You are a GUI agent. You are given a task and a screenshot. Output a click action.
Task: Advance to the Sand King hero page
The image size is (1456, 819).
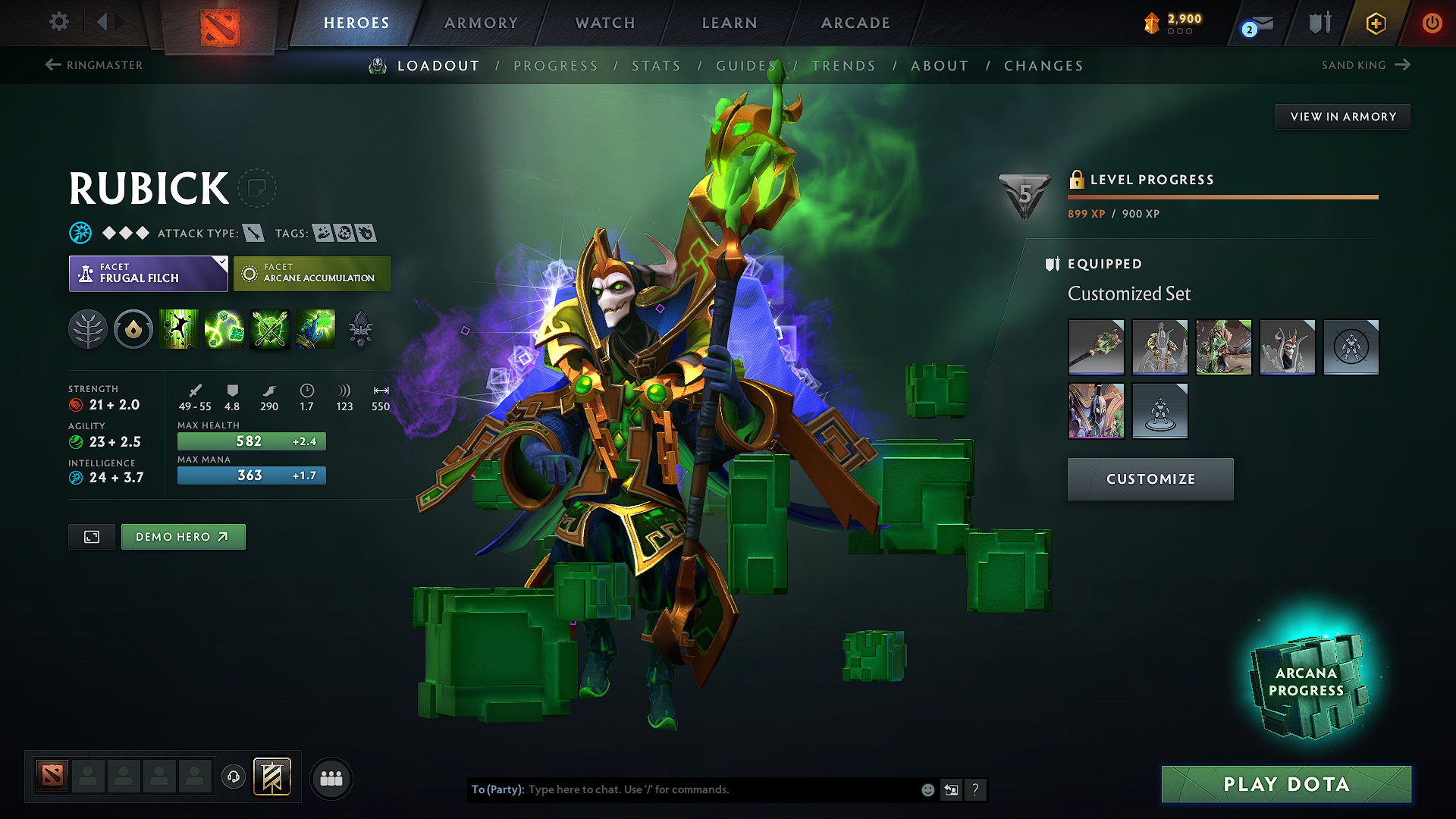coord(1365,65)
